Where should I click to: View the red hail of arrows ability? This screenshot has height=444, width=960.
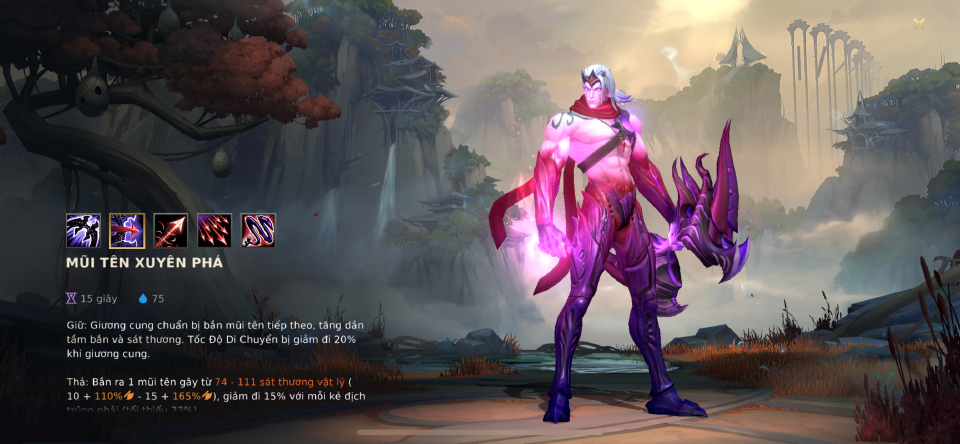pyautogui.click(x=214, y=230)
